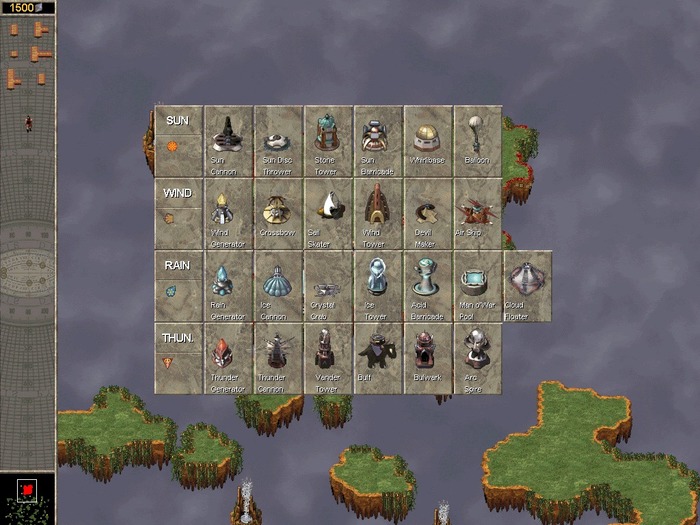
Task: Click the THUN. category header
Action: coord(178,338)
